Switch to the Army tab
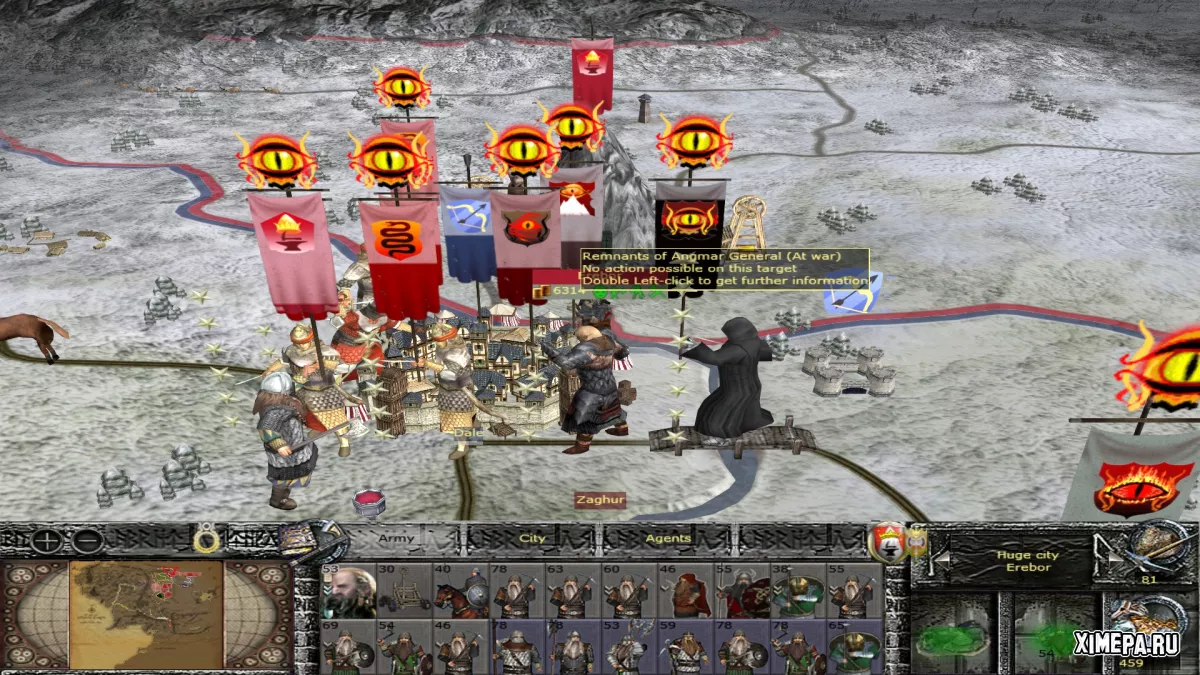The height and width of the screenshot is (675, 1200). [396, 538]
